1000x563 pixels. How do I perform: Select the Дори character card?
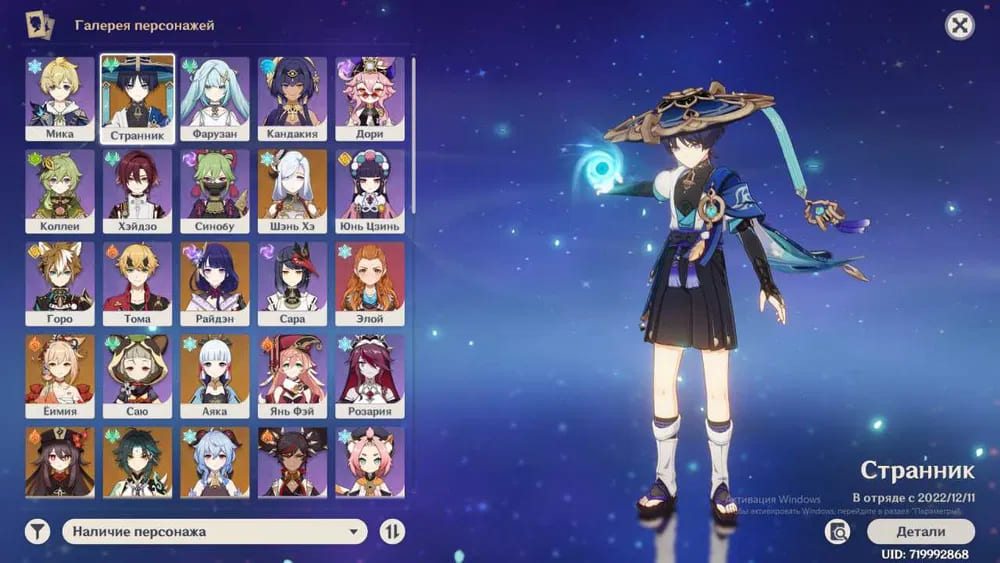click(370, 98)
